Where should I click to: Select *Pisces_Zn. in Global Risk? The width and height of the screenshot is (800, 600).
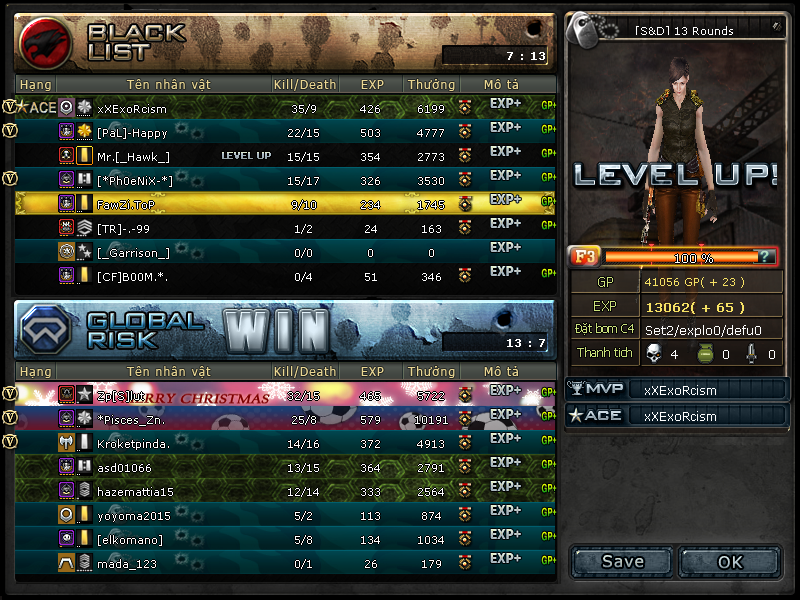click(130, 419)
